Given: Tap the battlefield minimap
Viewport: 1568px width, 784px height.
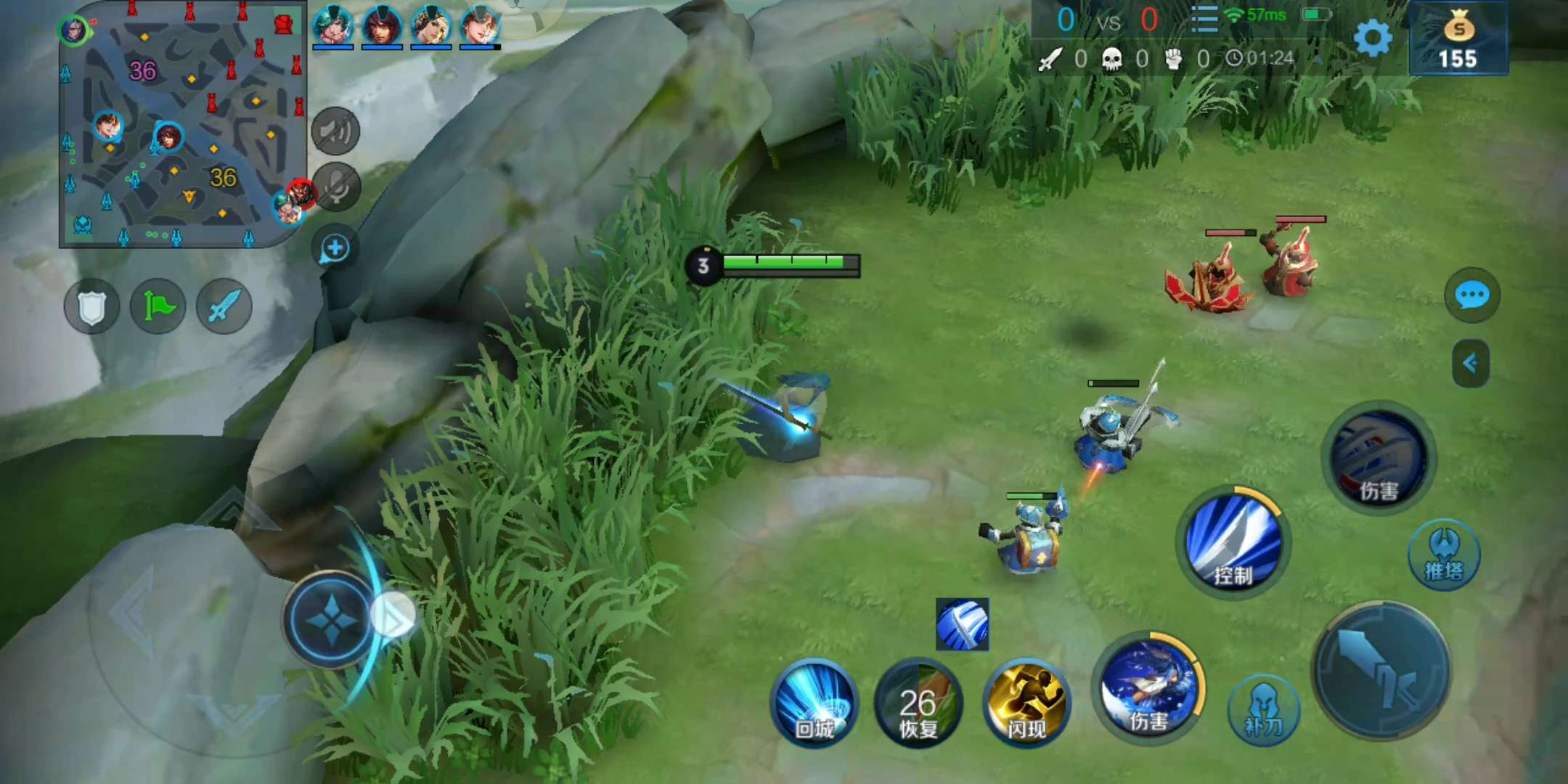Looking at the screenshot, I should (181, 123).
